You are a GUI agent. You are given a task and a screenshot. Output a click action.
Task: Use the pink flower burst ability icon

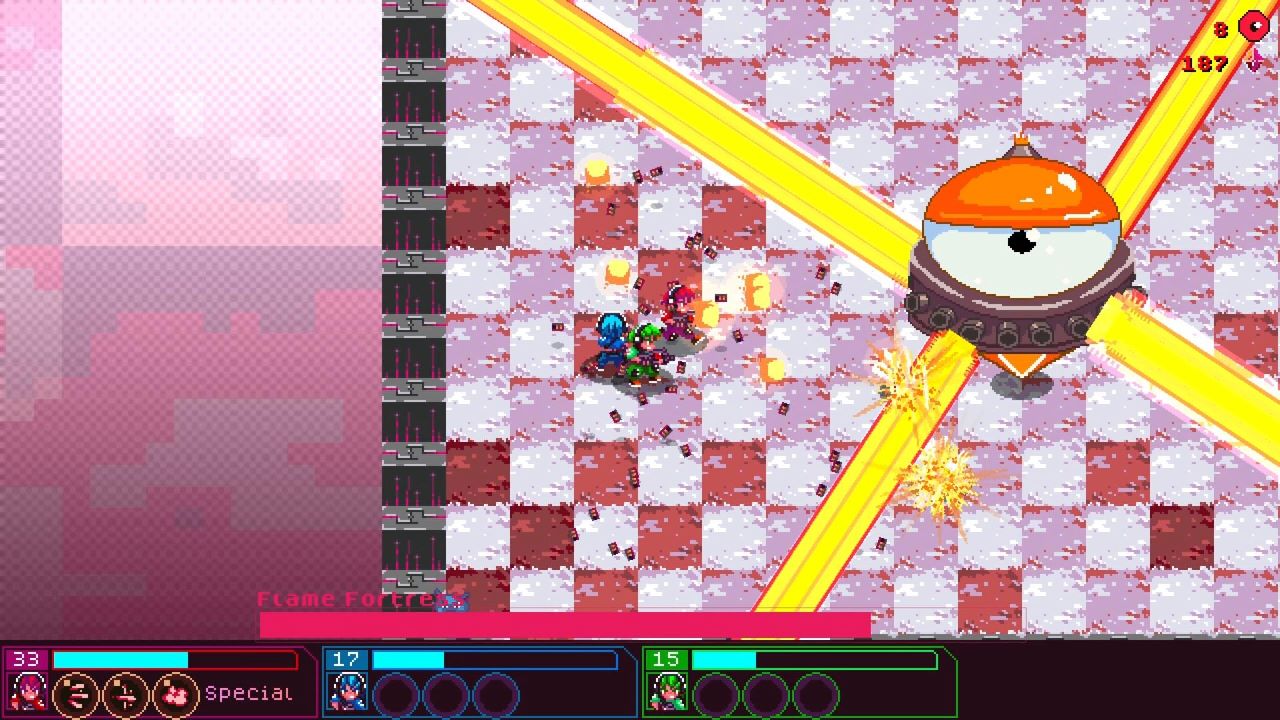point(172,693)
